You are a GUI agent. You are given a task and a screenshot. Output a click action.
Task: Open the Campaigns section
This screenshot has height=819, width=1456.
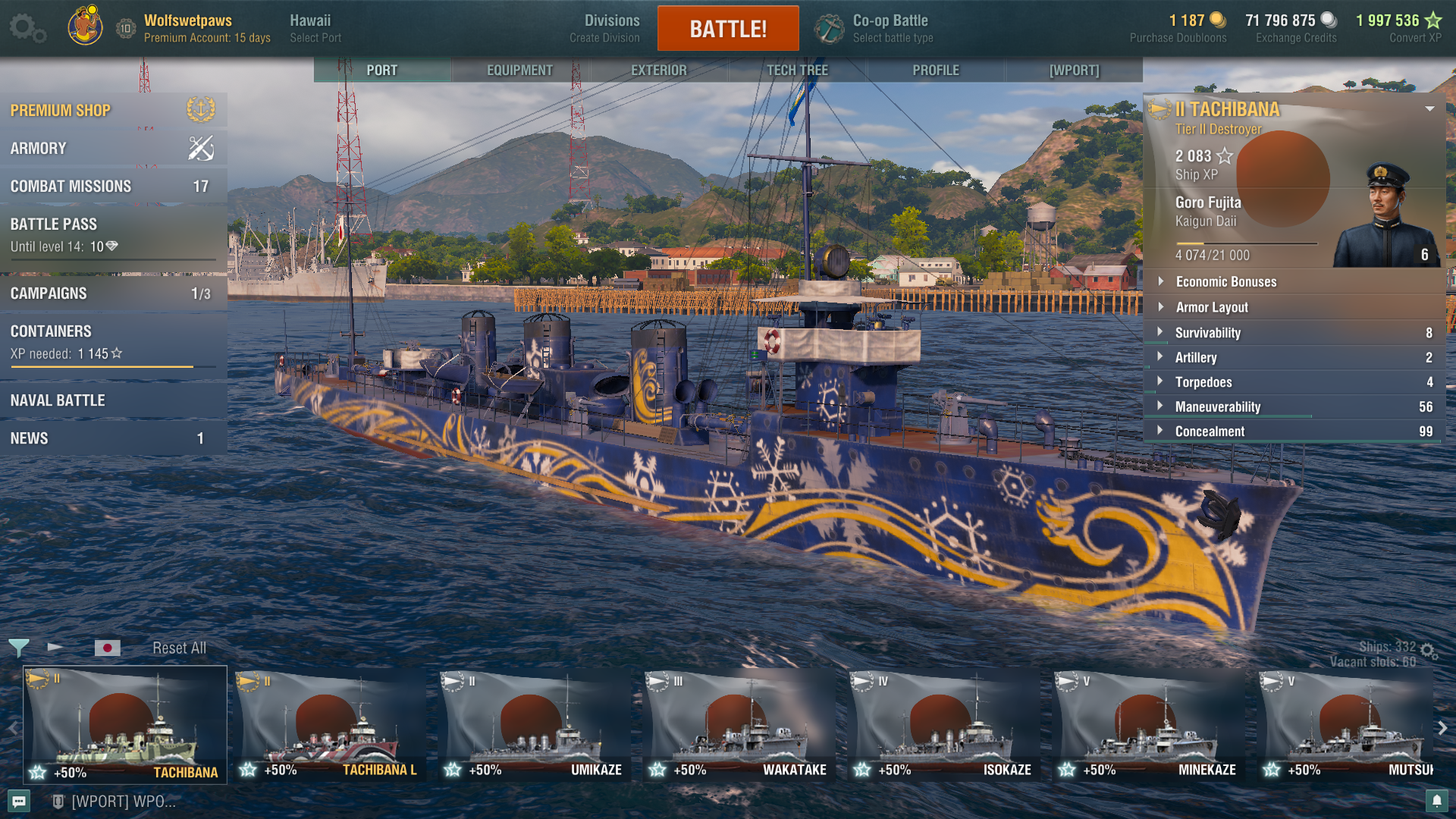point(112,293)
